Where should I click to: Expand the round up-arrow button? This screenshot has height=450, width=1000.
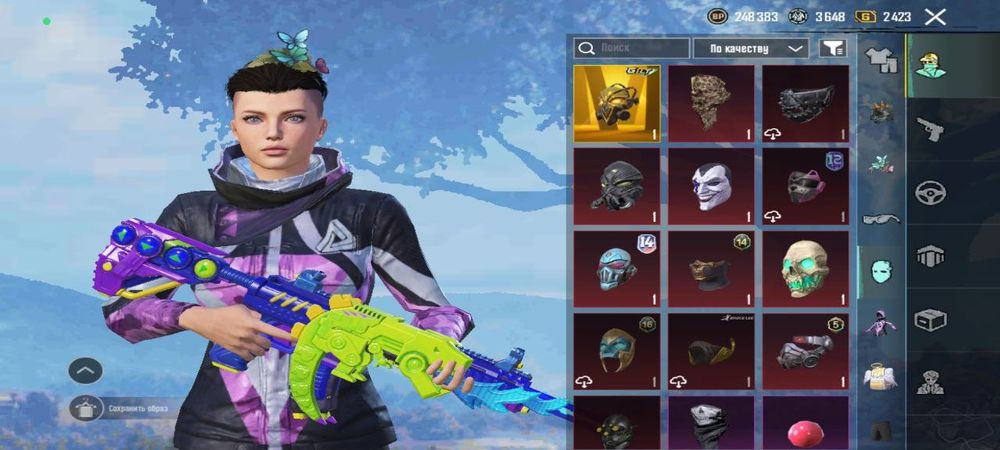pyautogui.click(x=86, y=371)
